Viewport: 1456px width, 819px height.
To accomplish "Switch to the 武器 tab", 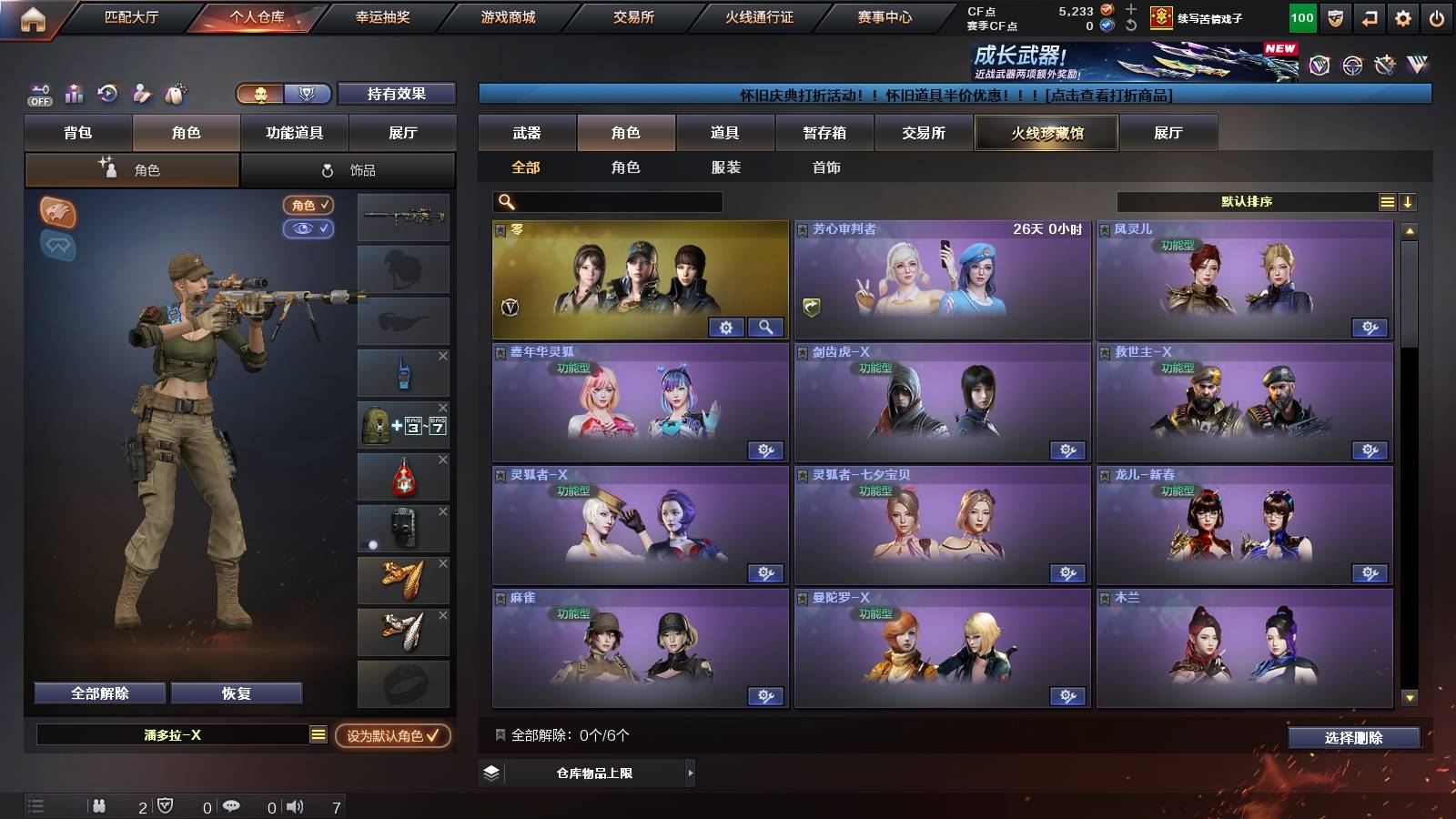I will [528, 133].
